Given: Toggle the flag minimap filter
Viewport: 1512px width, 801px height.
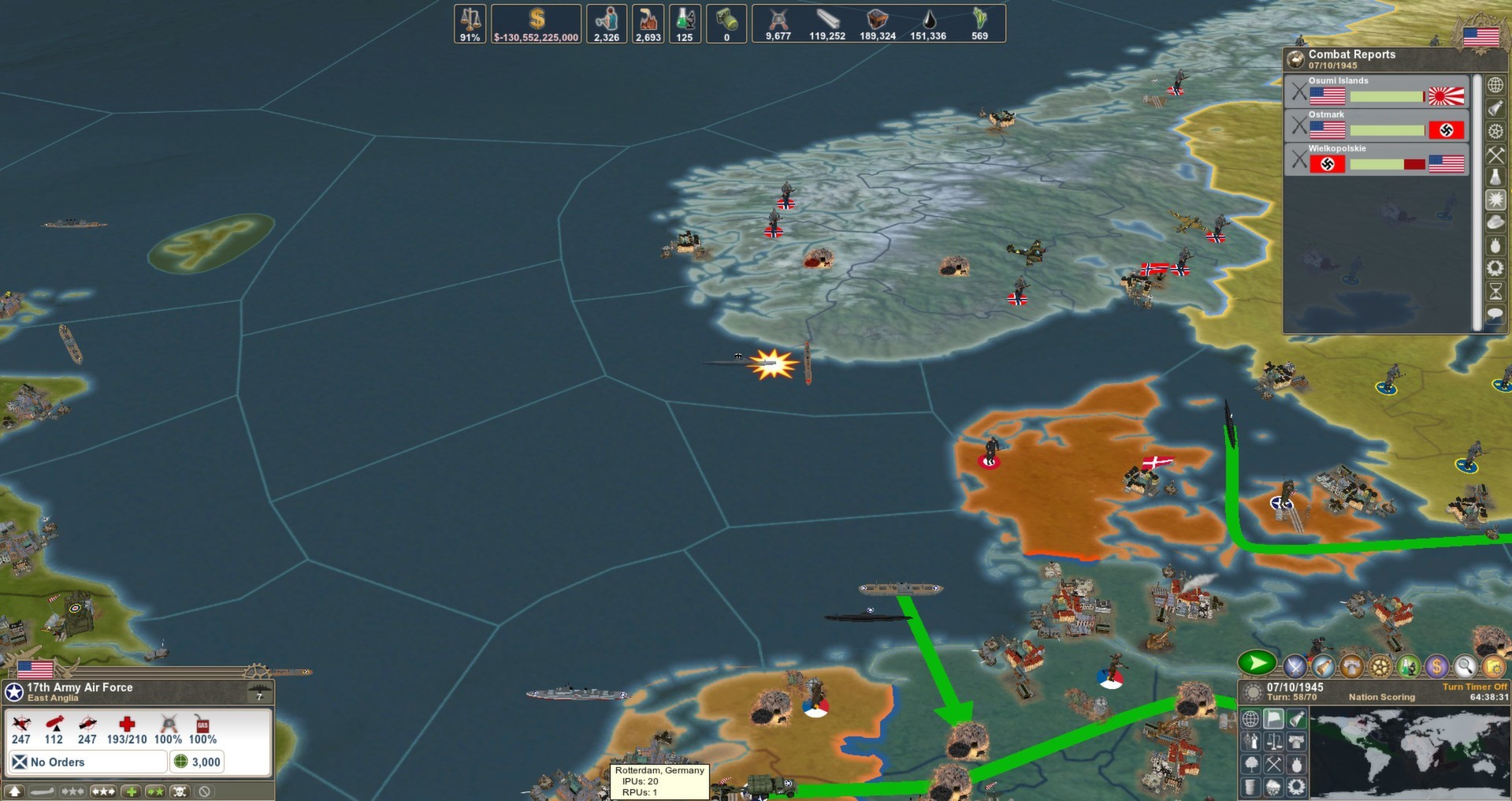Looking at the screenshot, I should coord(1273,718).
